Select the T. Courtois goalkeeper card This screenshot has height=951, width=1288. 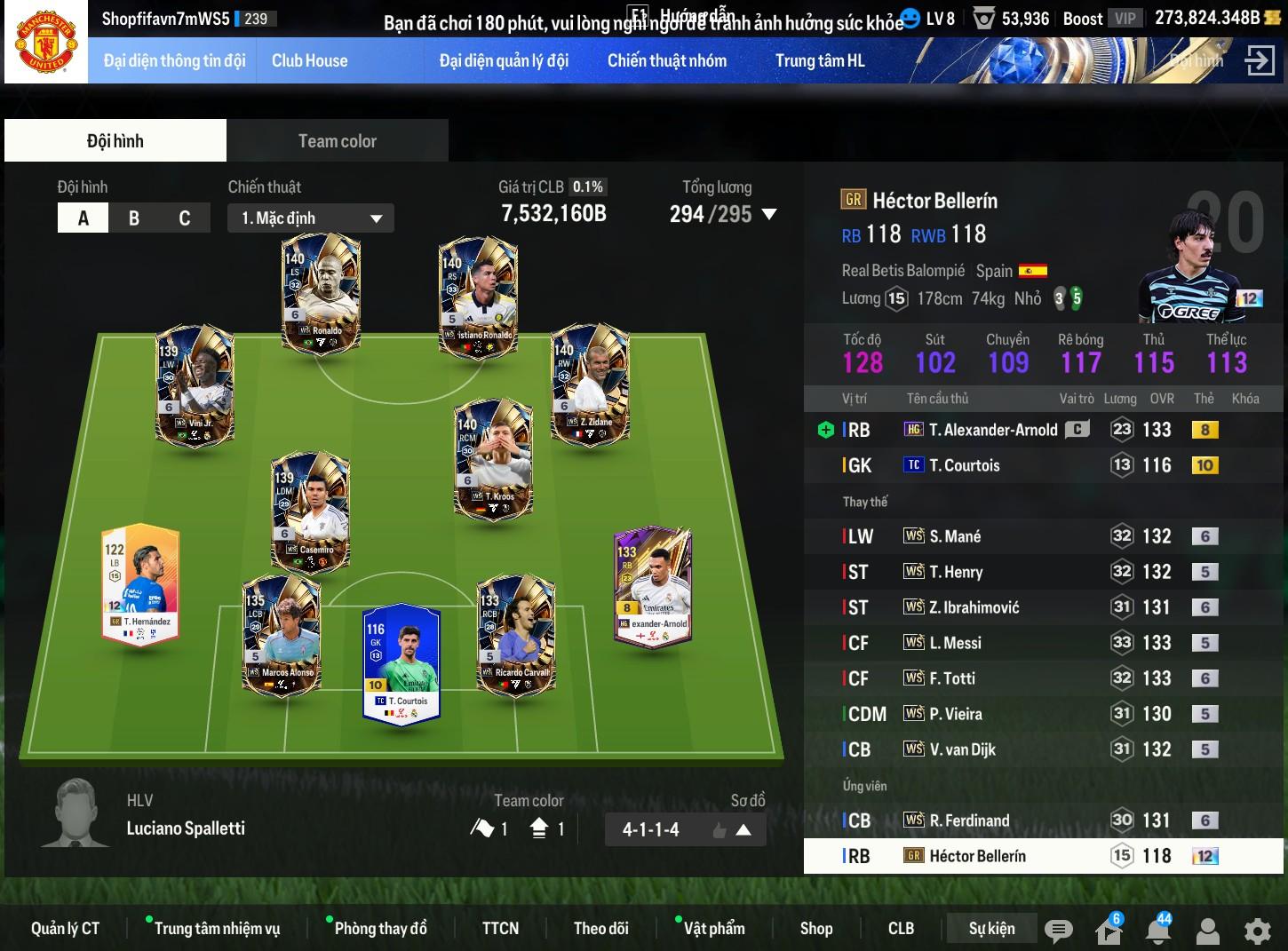pos(402,662)
